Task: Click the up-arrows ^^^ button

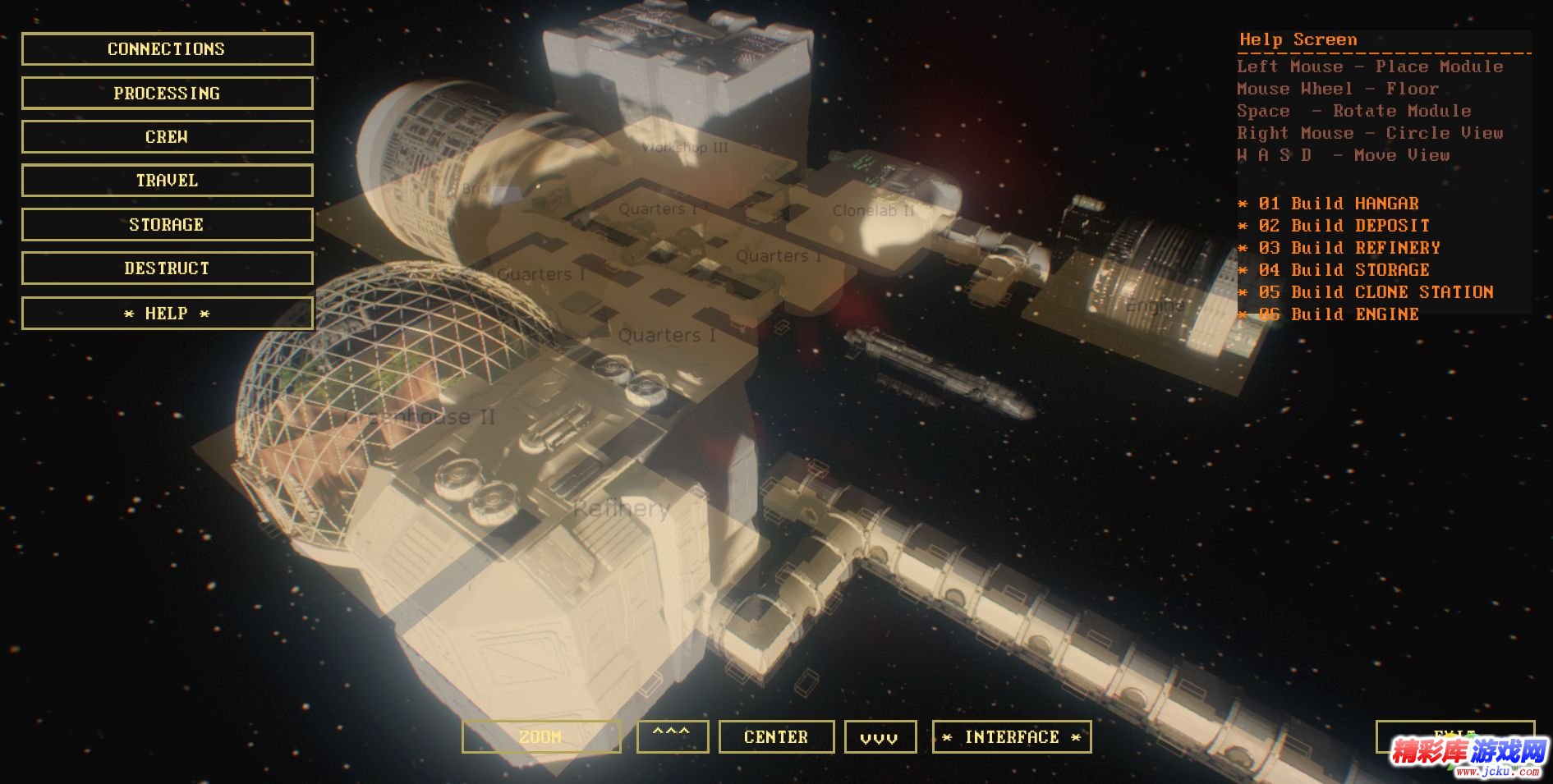Action: (x=672, y=736)
